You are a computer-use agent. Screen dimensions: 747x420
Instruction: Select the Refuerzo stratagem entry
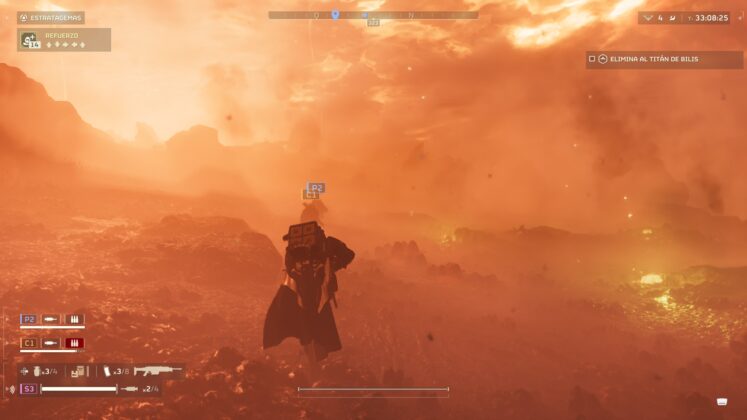(x=64, y=40)
